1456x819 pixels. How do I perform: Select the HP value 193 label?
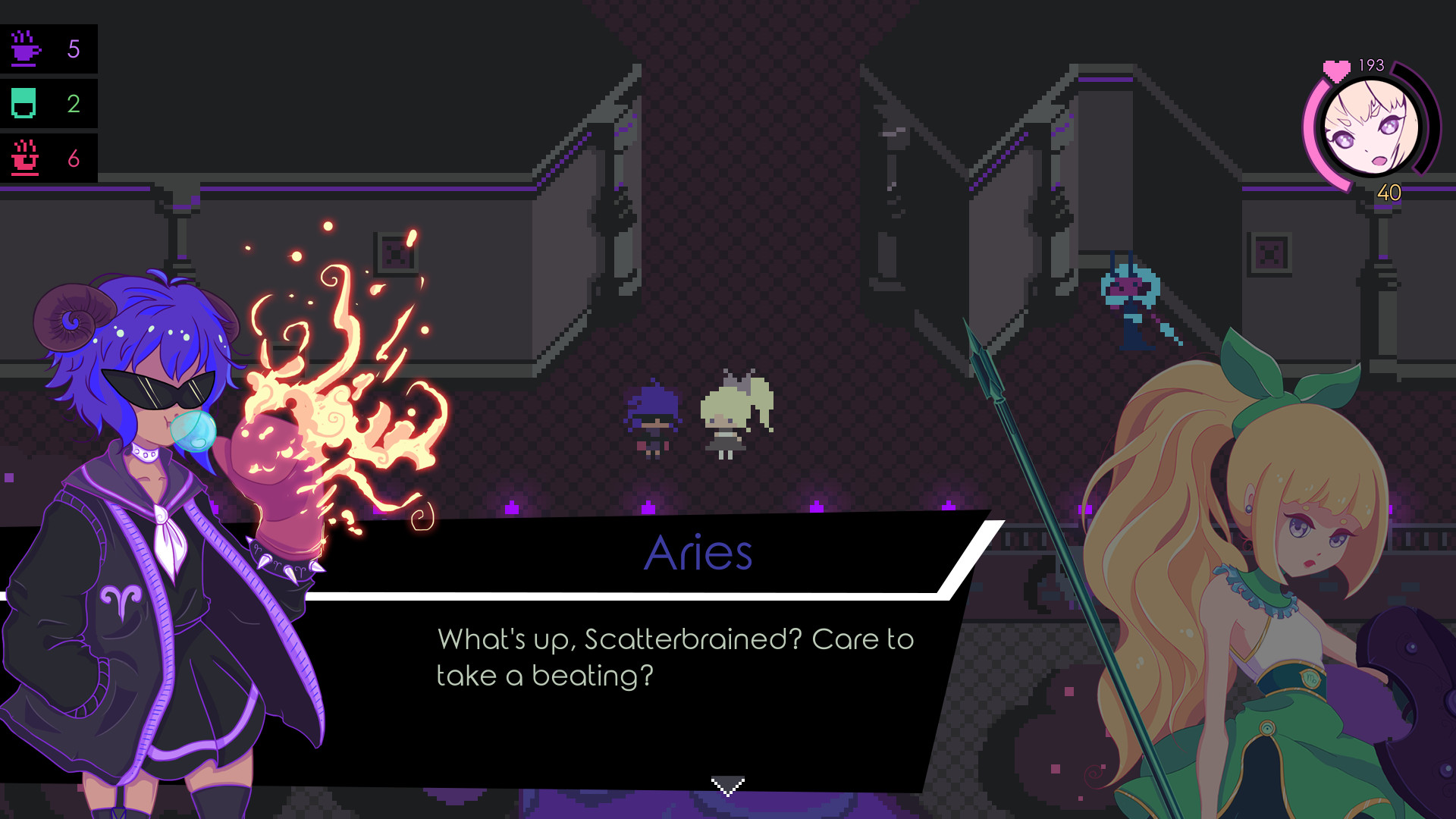[1370, 64]
